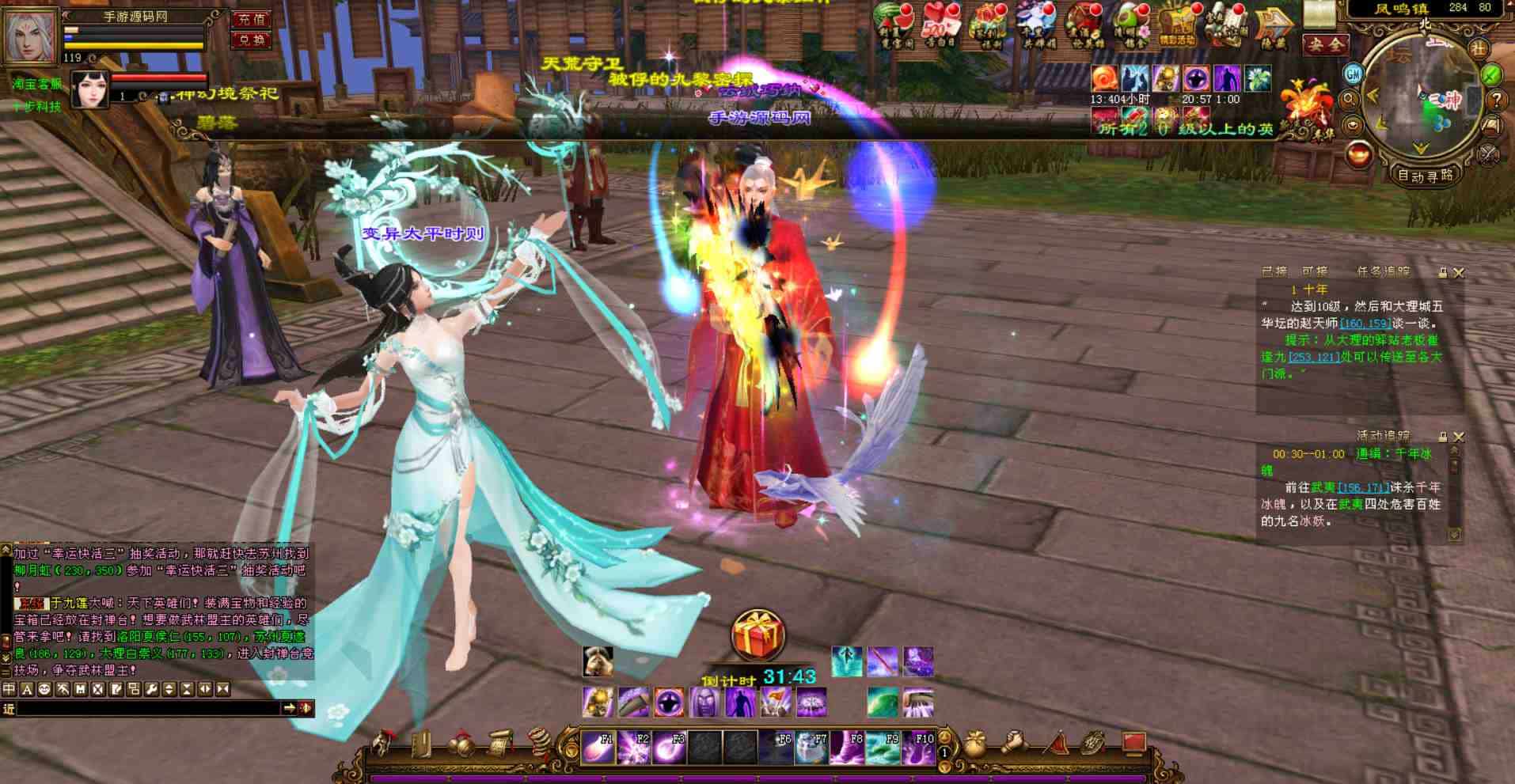Click the question mark help button
The width and height of the screenshot is (1515, 784).
coord(1495,100)
